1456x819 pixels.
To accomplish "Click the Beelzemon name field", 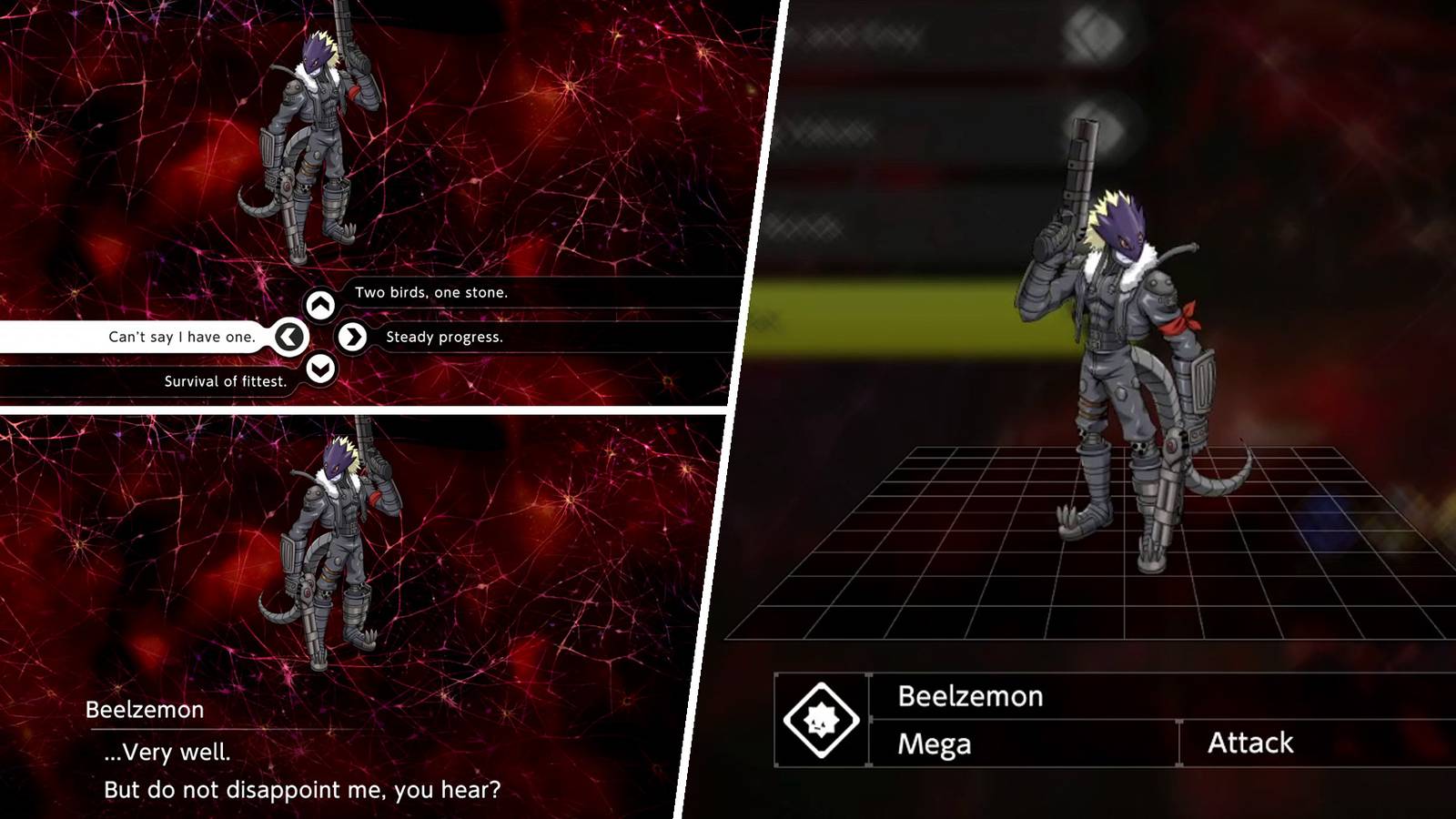I will 969,697.
